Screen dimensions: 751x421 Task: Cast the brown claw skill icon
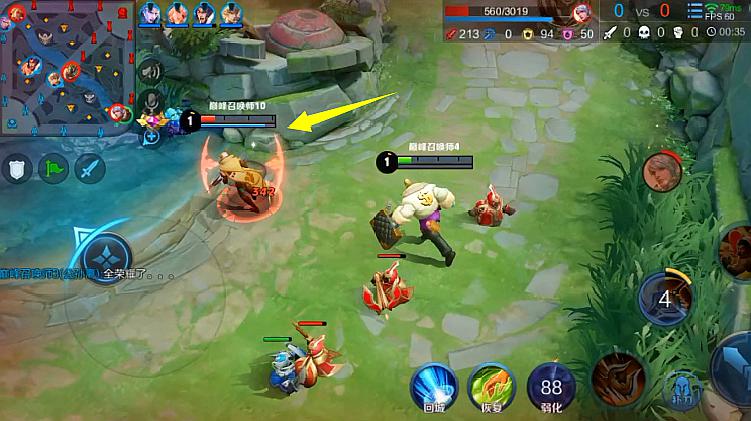coord(616,380)
